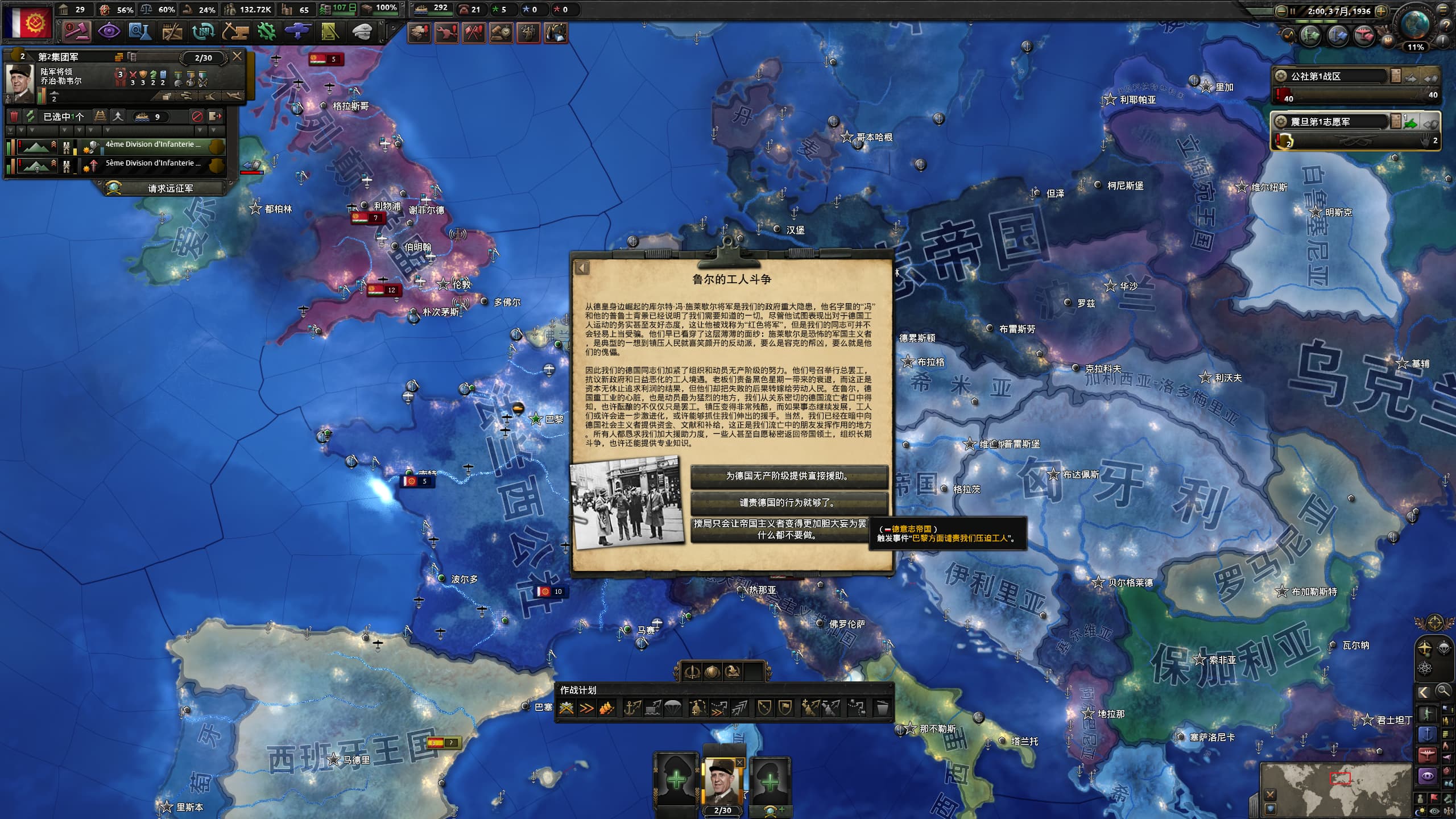Open the country flag government view
Viewport: 1456px width, 819px height.
27,23
